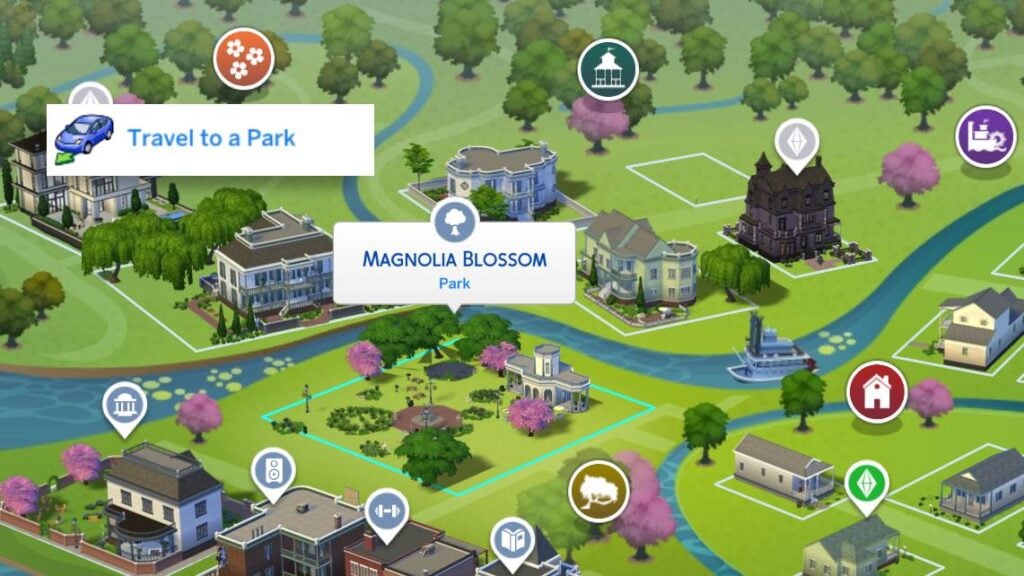
Task: Click the gold tree map marker
Action: click(598, 491)
